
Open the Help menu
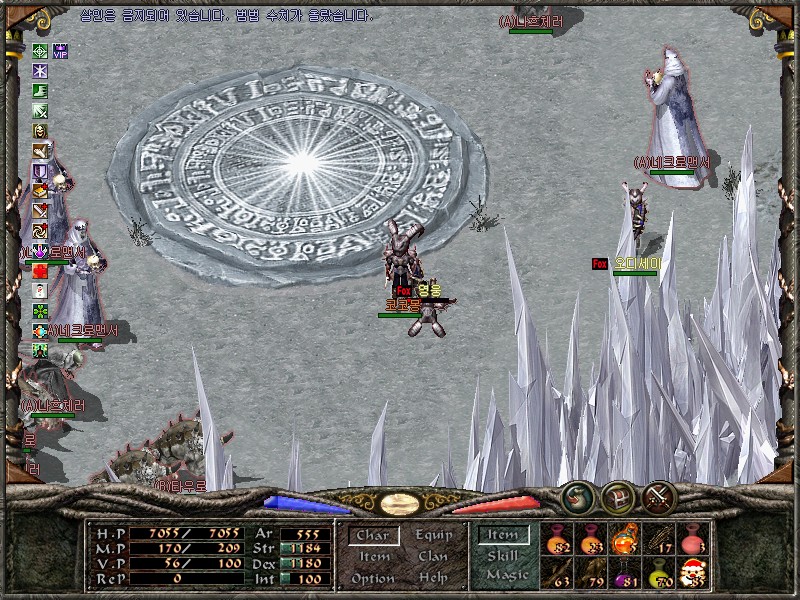(433, 579)
